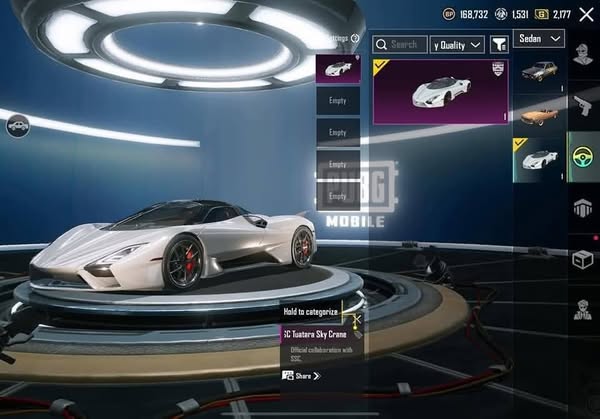Switch to the steering wheel vehicles tab

point(583,156)
